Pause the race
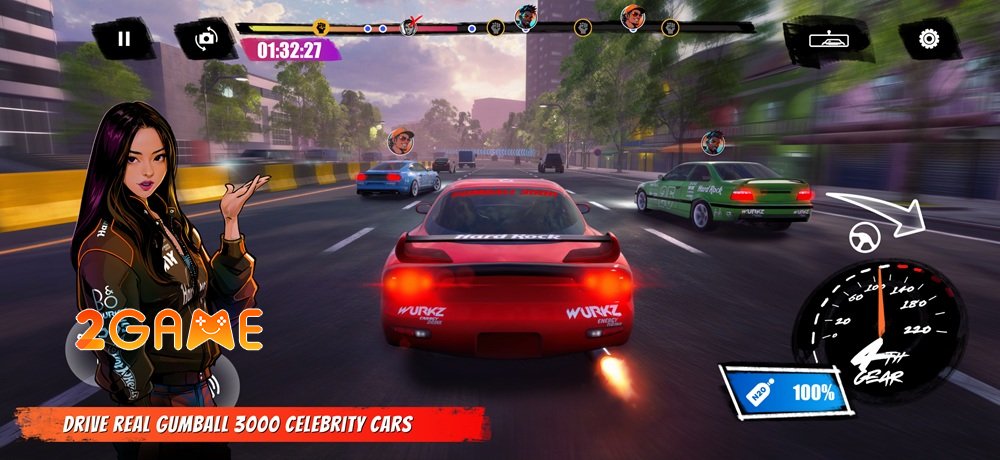This screenshot has width=1000, height=460. (123, 40)
